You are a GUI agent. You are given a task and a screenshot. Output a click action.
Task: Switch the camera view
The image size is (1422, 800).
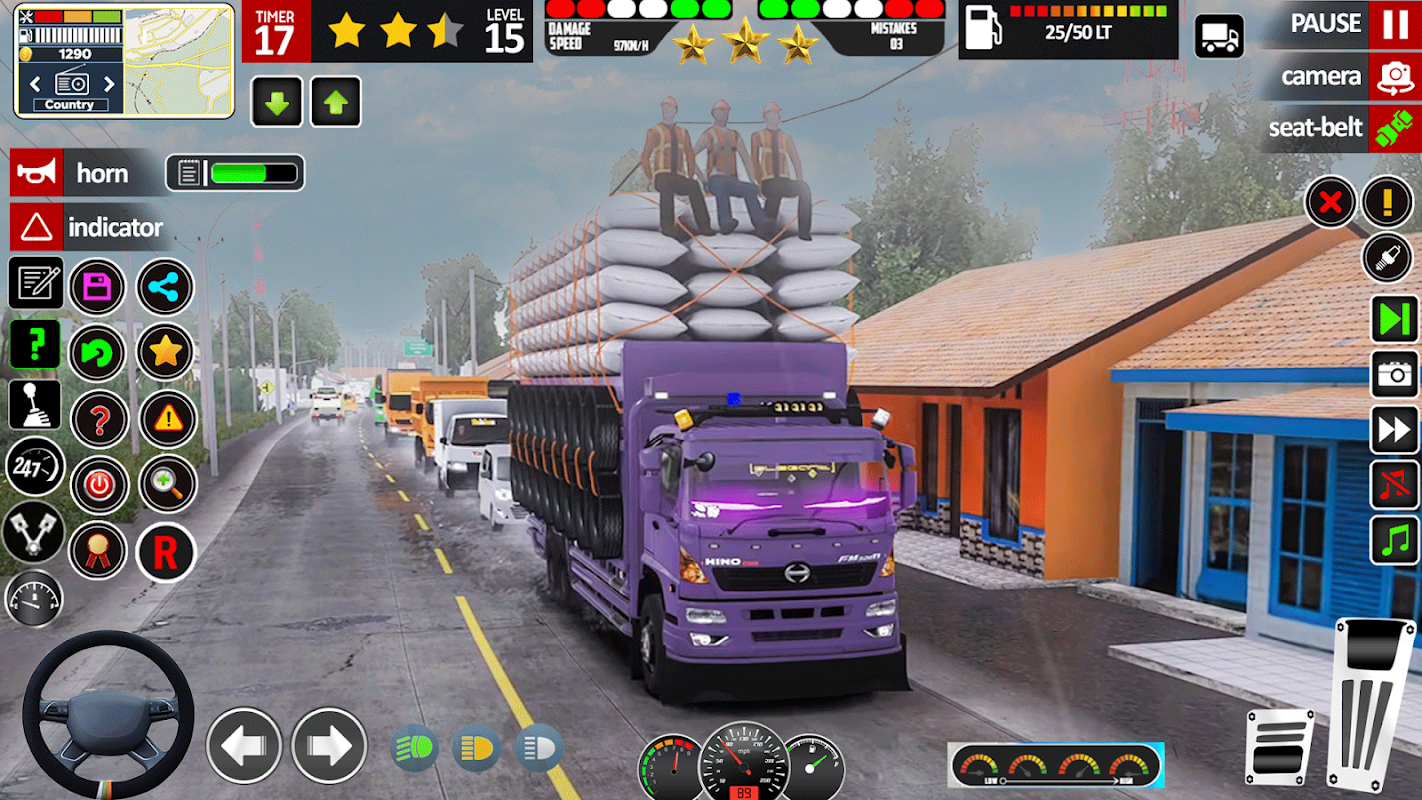[1394, 77]
